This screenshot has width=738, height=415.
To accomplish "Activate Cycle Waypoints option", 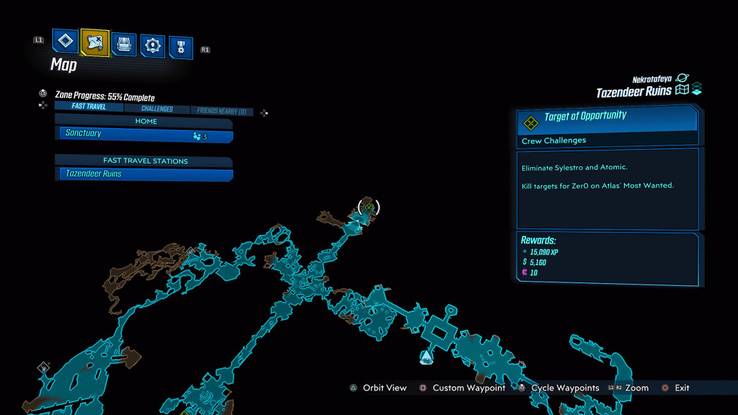I will (558, 388).
